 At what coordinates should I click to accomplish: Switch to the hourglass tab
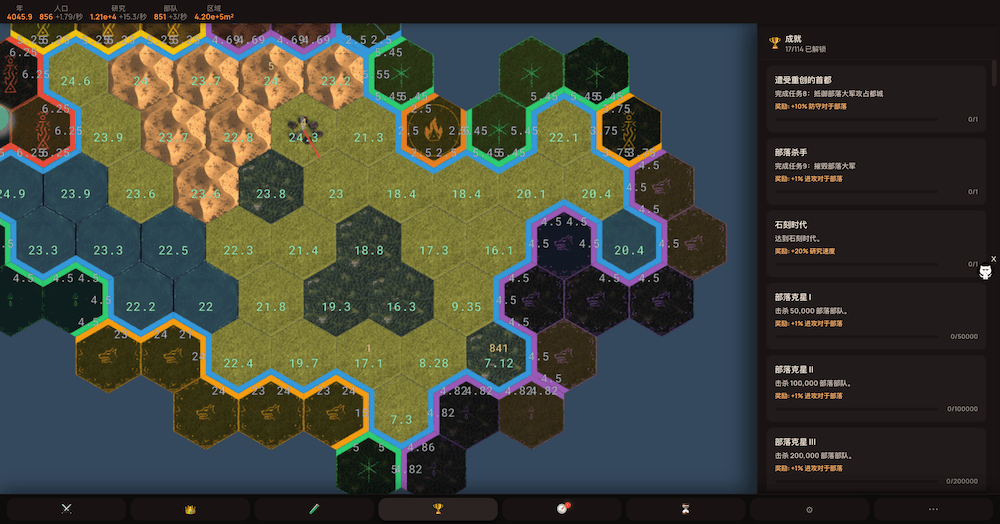[686, 509]
